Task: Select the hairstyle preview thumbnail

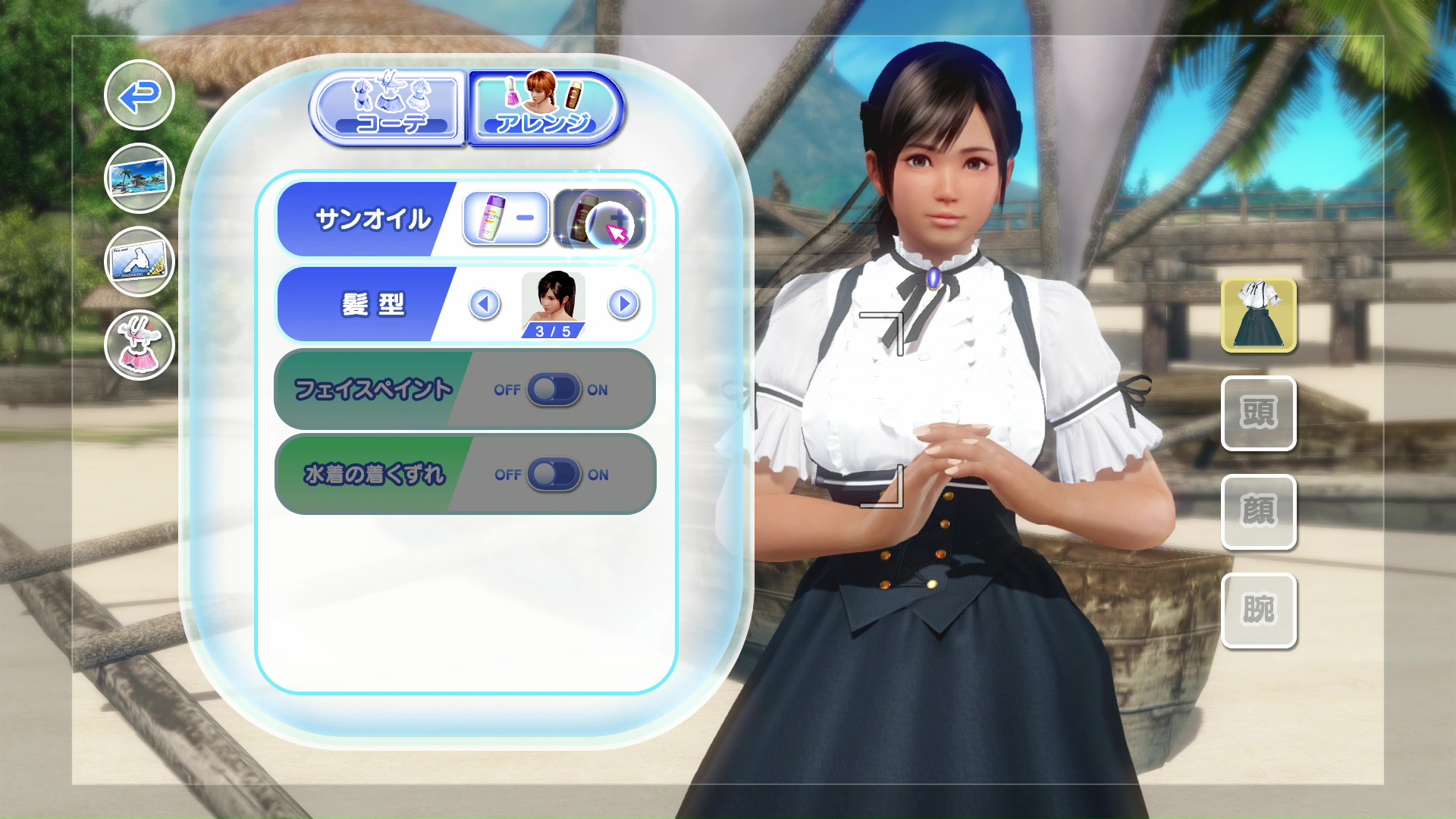Action: (553, 302)
